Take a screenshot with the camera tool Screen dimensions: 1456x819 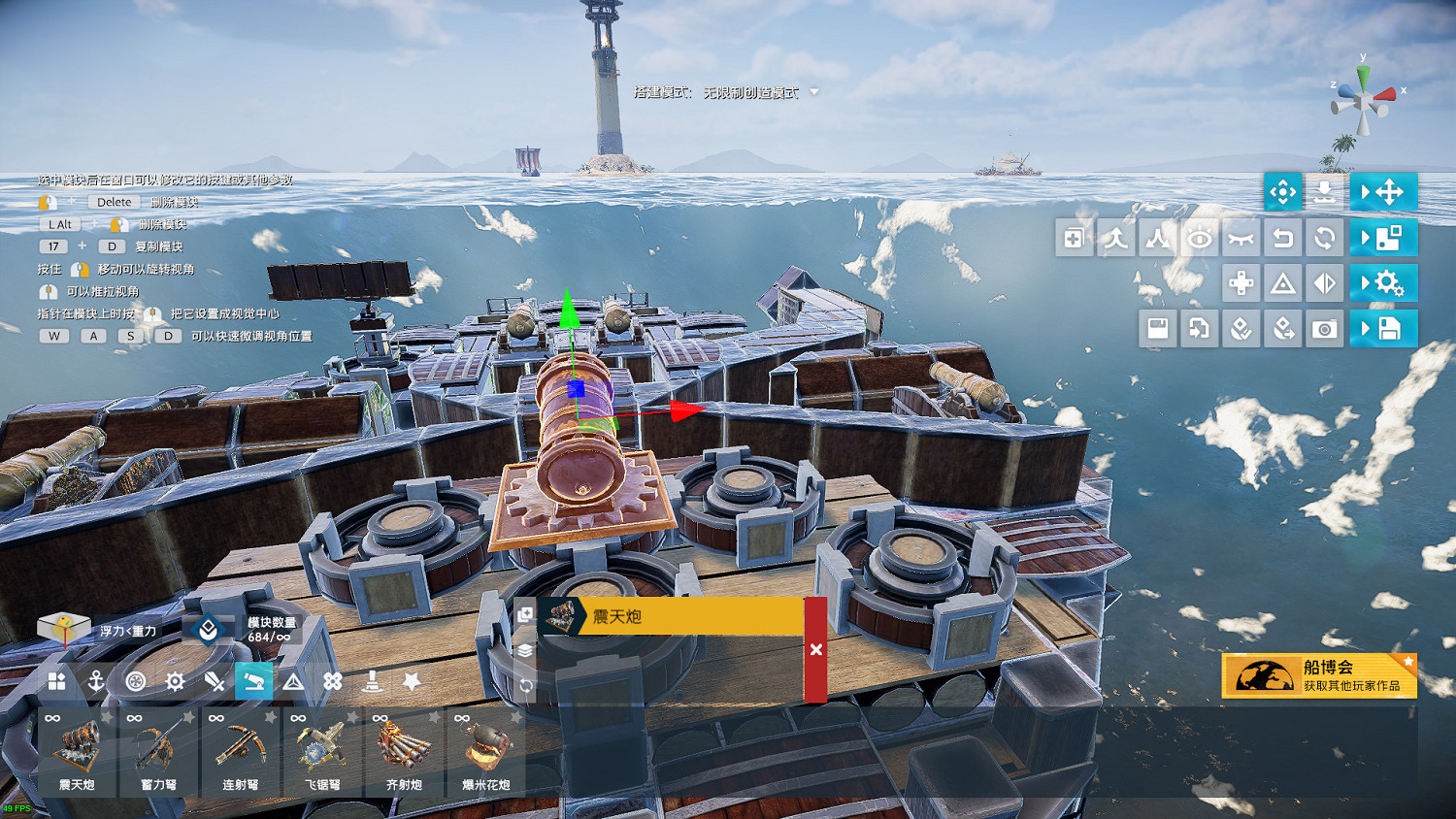pyautogui.click(x=1324, y=329)
